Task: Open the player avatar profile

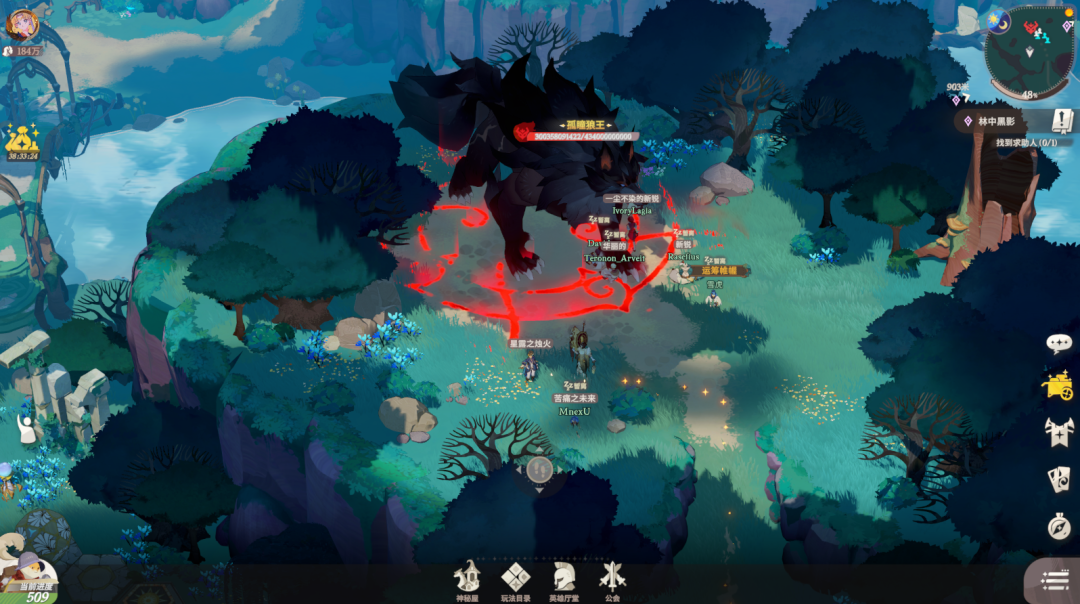Action: pyautogui.click(x=22, y=23)
